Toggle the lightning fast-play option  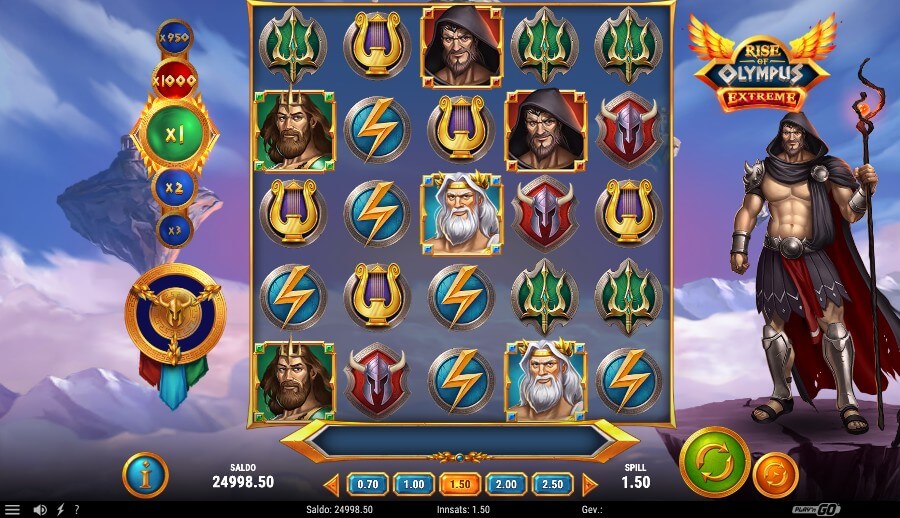[x=62, y=509]
